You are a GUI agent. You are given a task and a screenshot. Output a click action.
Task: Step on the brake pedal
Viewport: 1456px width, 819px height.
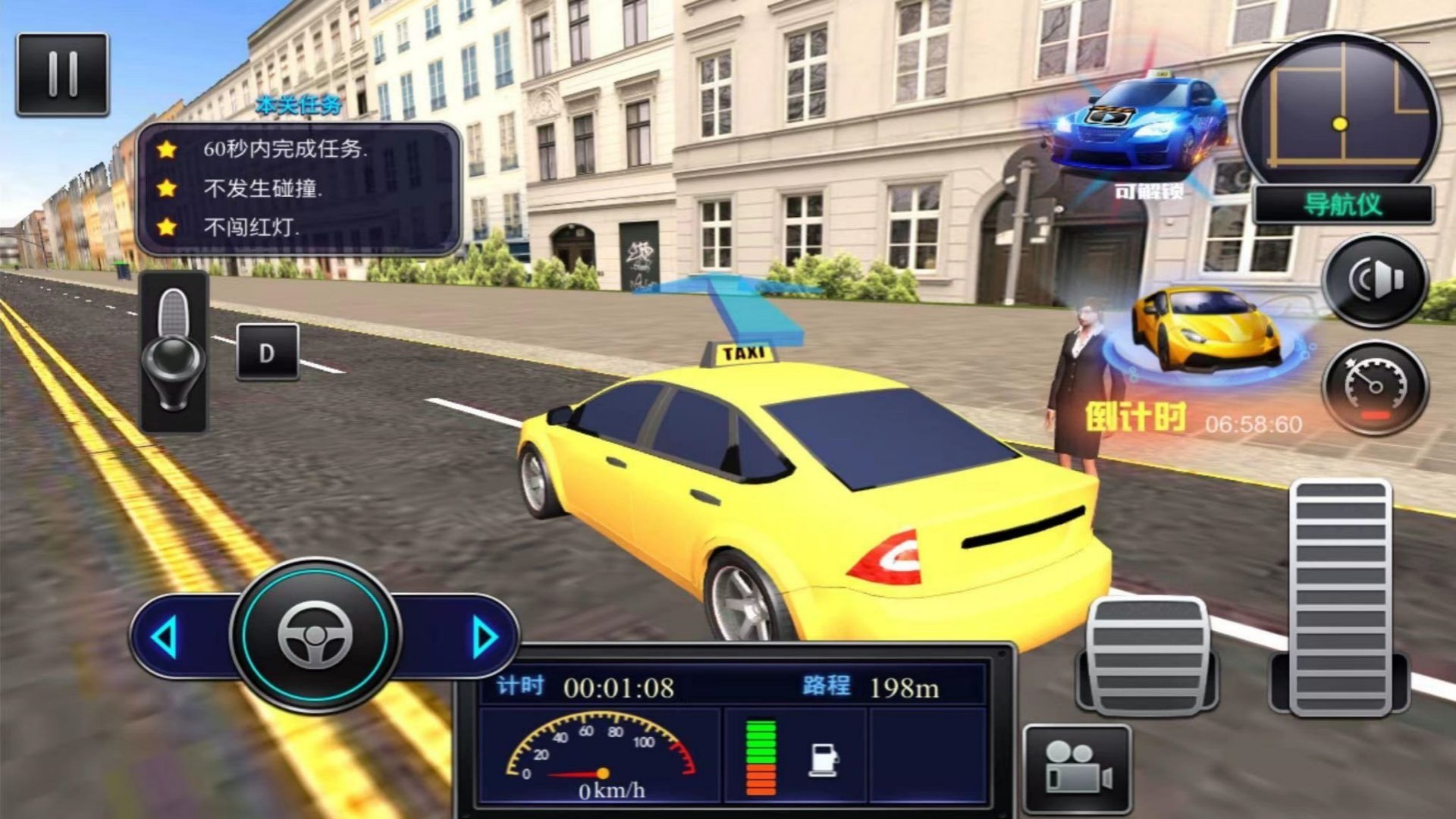pyautogui.click(x=1147, y=656)
